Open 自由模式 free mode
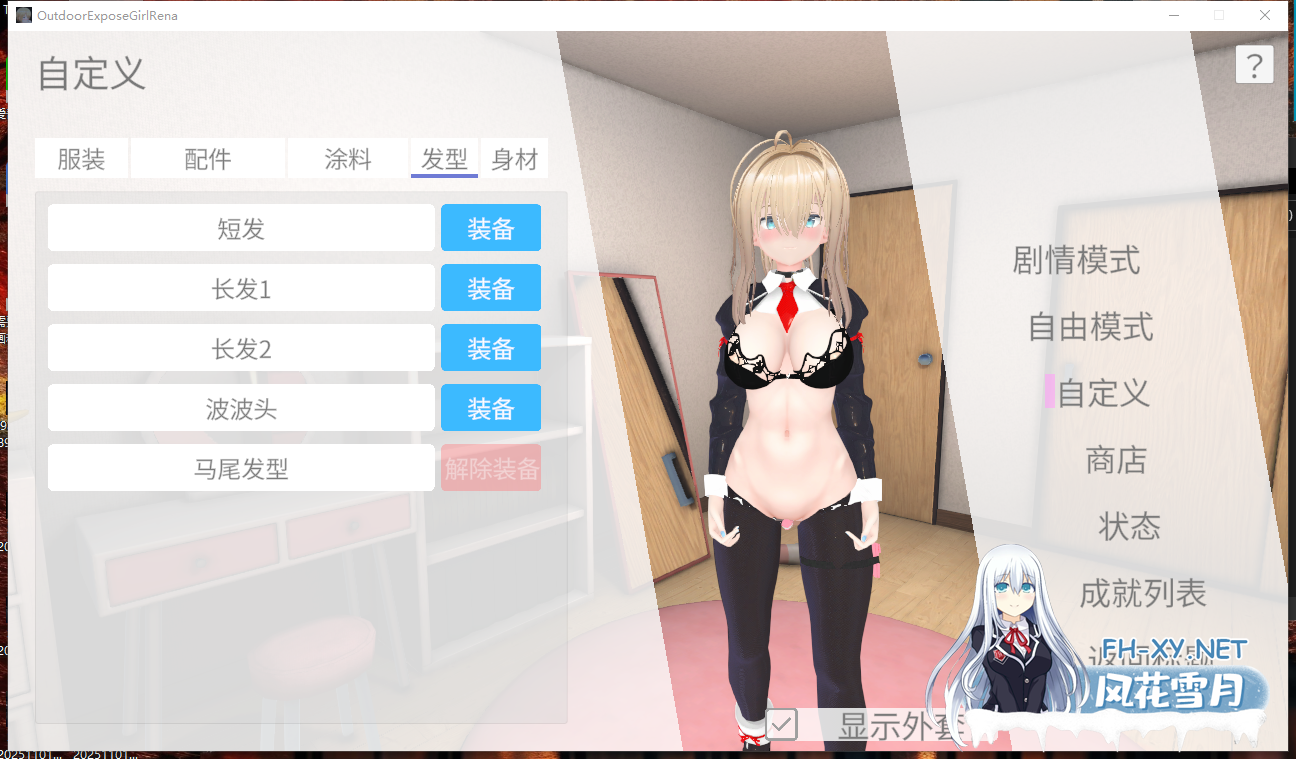 pos(1090,327)
